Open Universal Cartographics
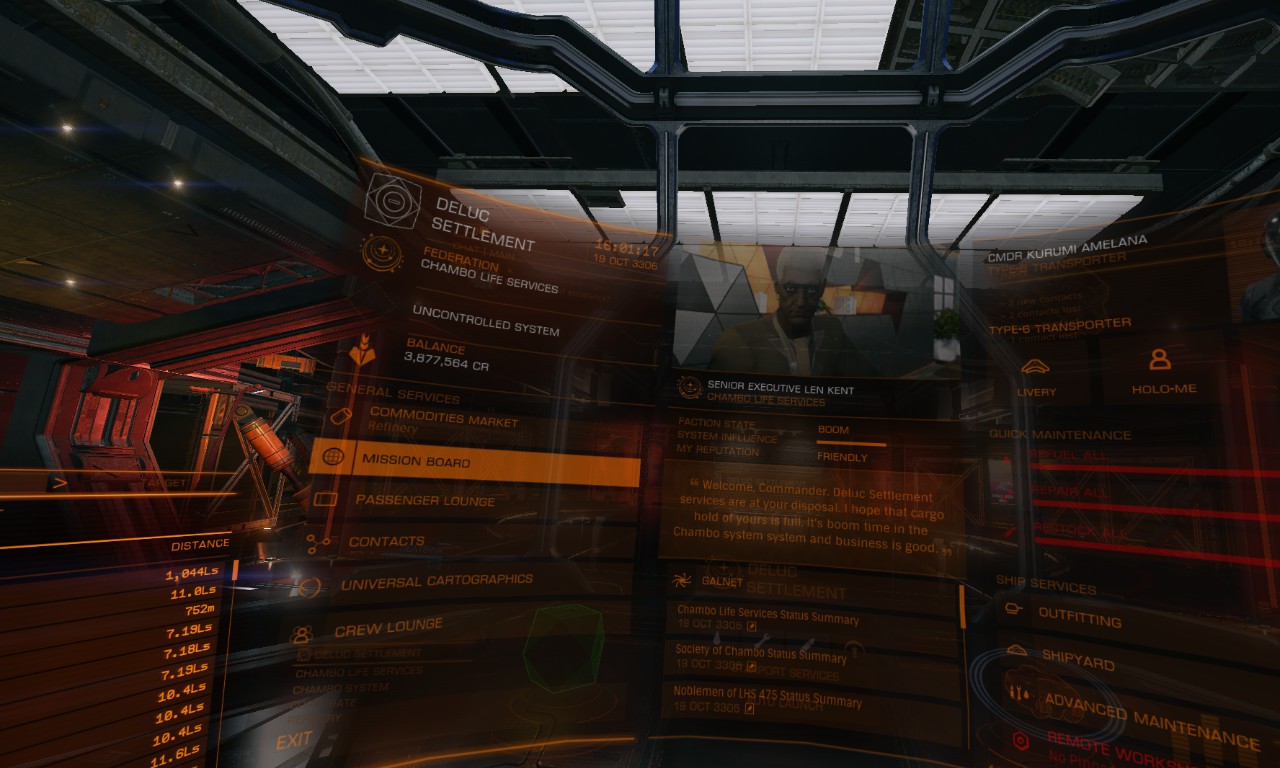This screenshot has height=768, width=1280. [436, 581]
